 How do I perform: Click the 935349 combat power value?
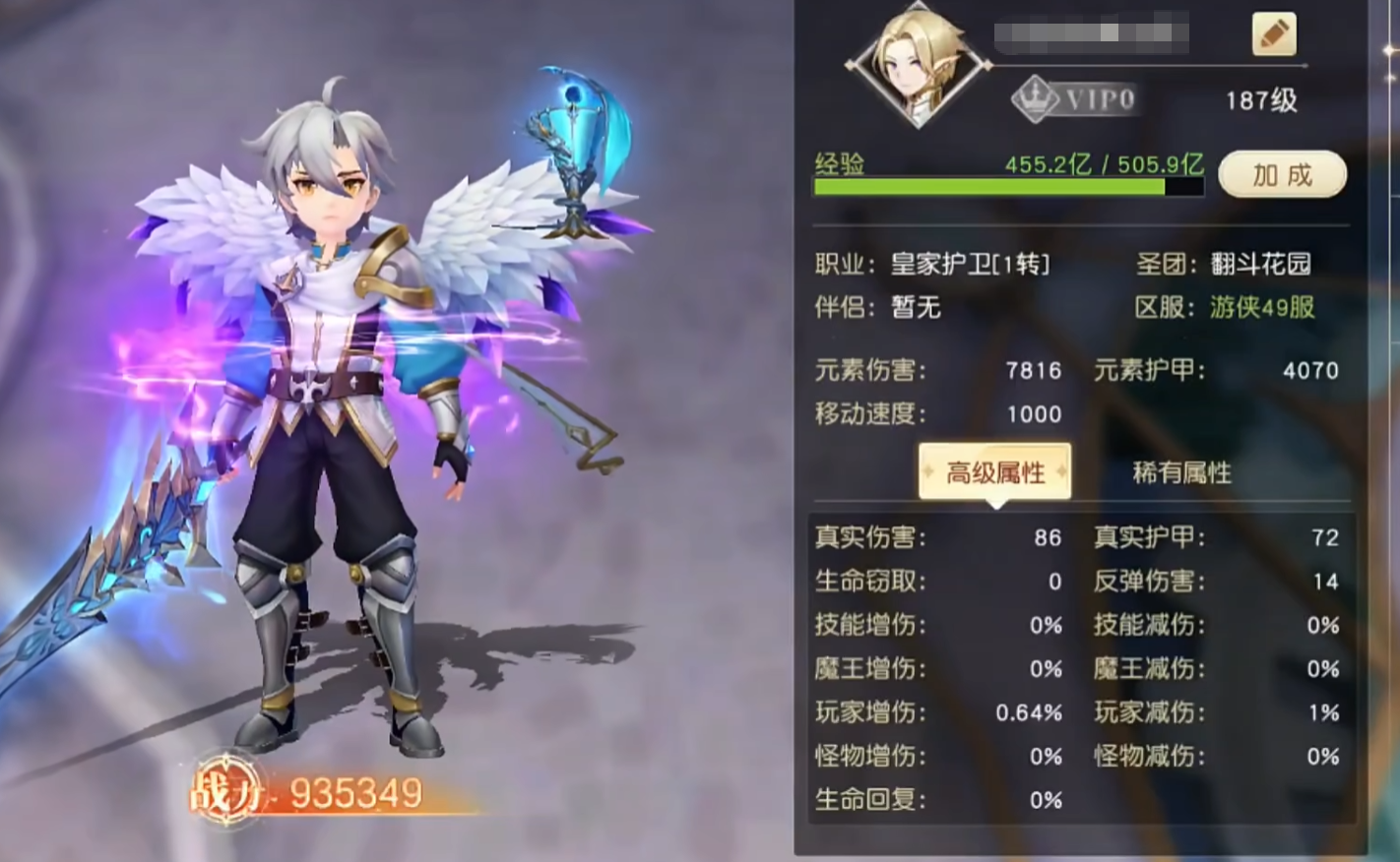point(355,792)
